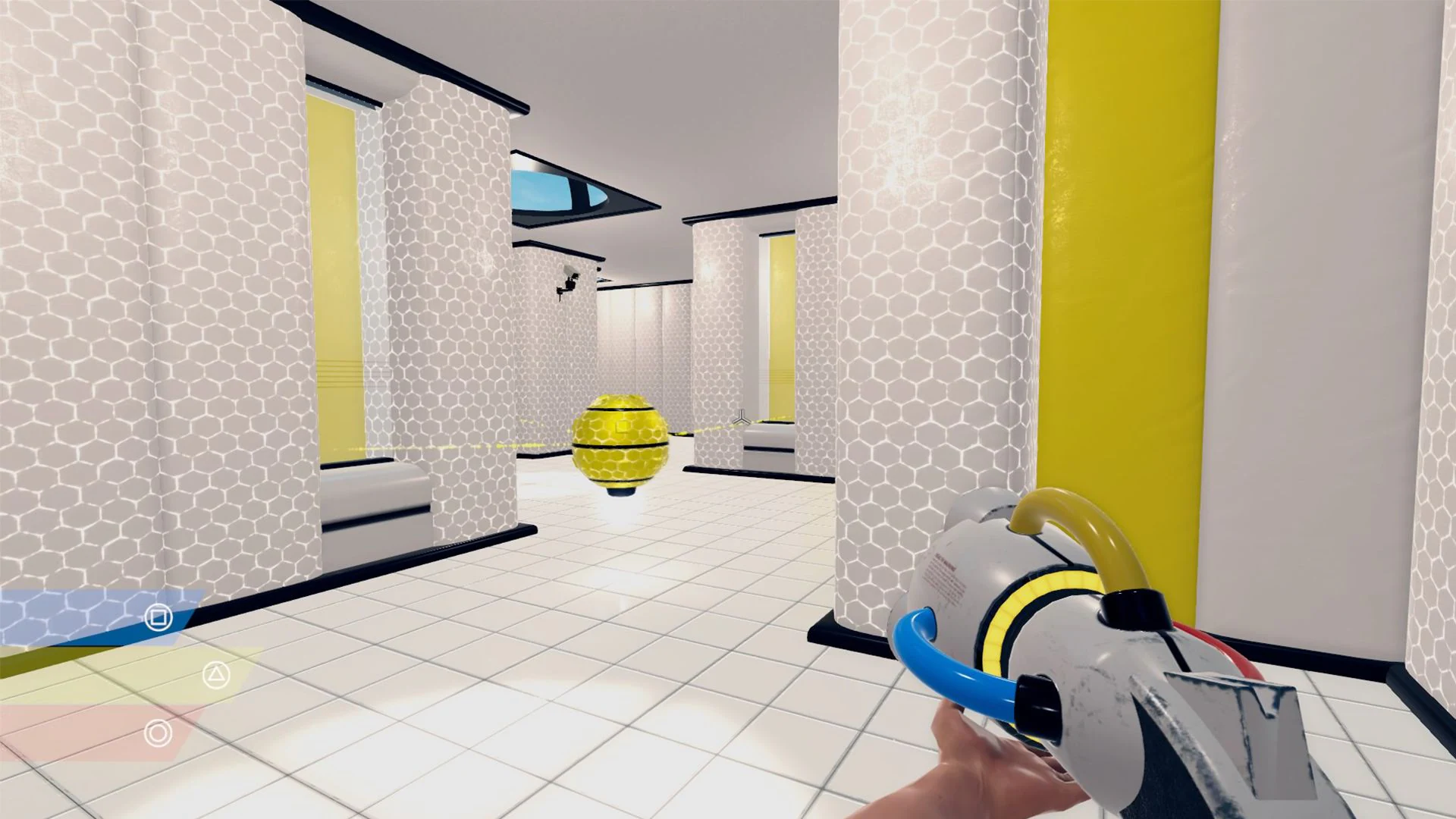Click the yellow hovering droid sphere
The width and height of the screenshot is (1456, 819).
point(620,444)
